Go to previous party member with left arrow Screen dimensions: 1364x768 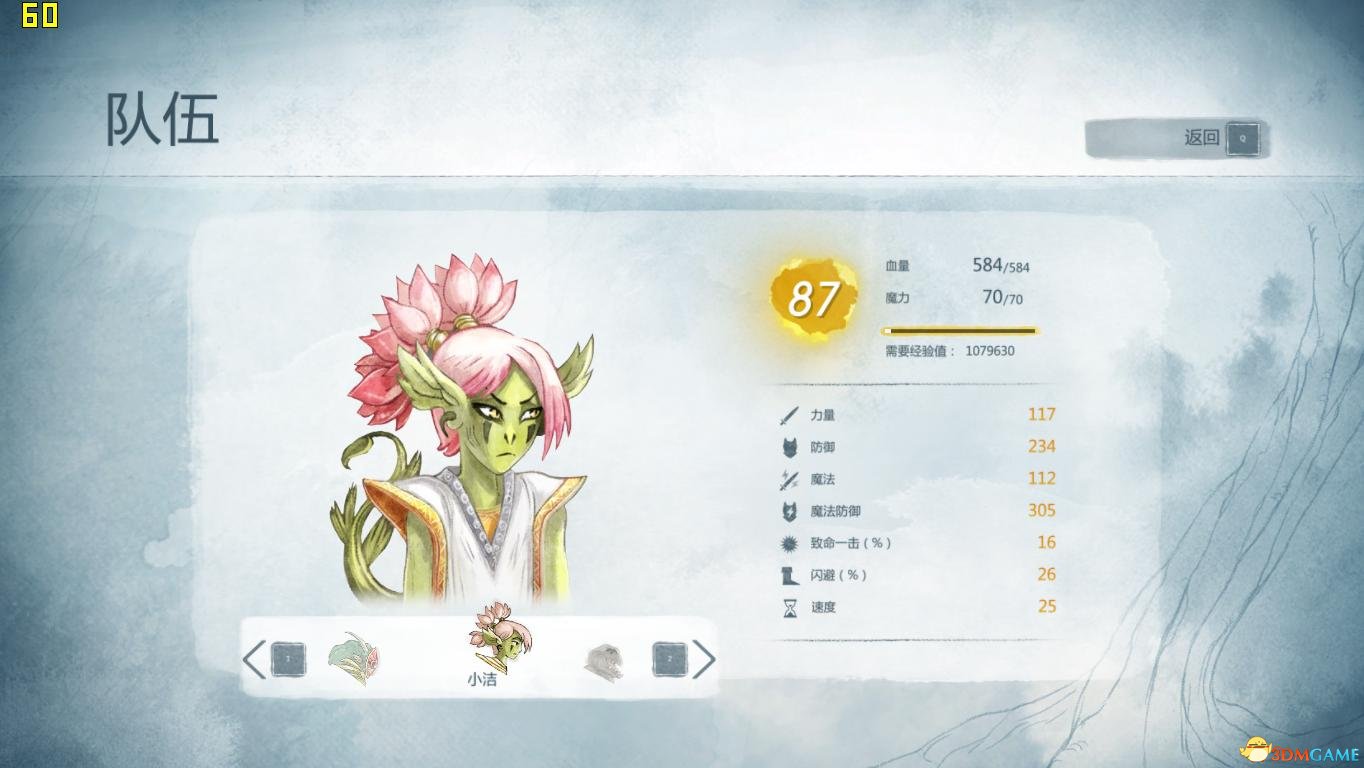[x=254, y=659]
